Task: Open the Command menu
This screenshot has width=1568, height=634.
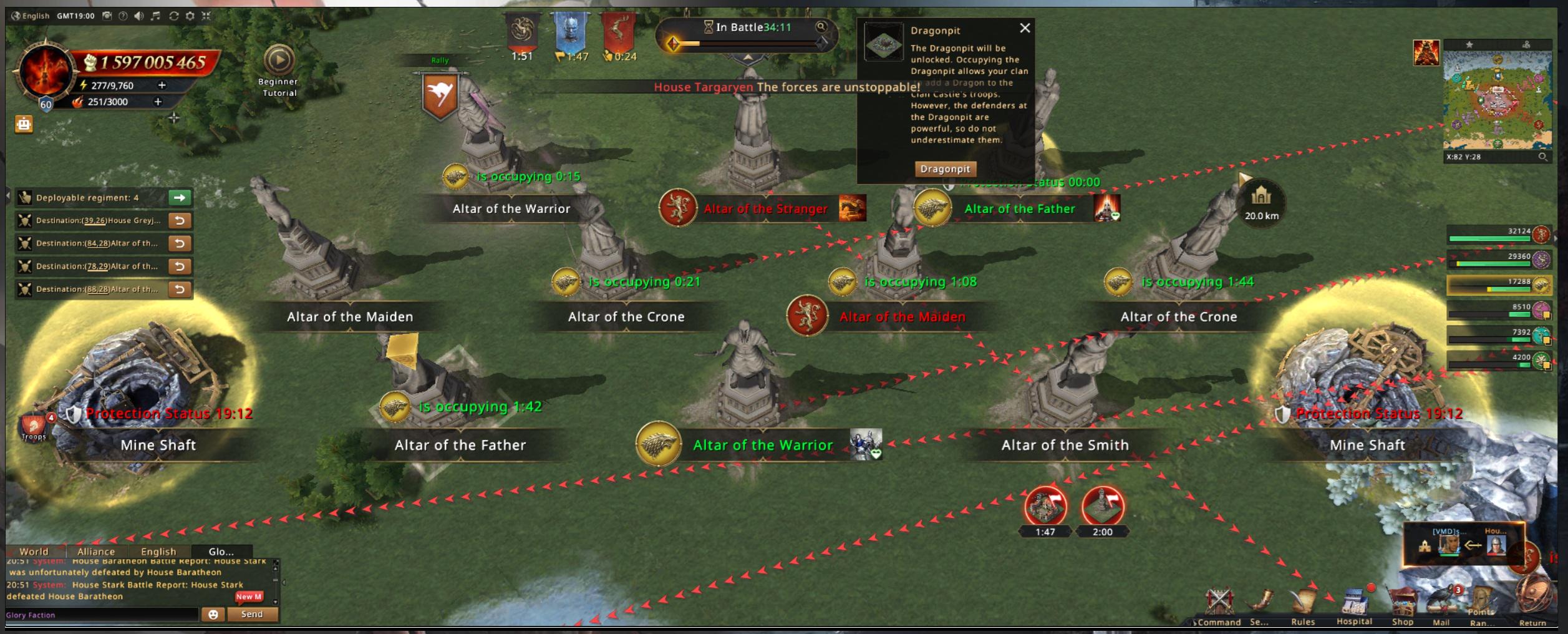Action: 1219,604
